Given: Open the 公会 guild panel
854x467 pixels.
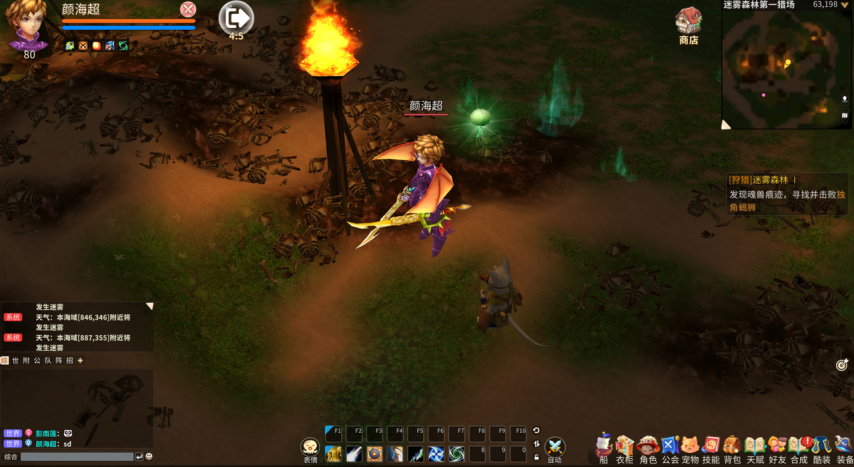Looking at the screenshot, I should (669, 446).
